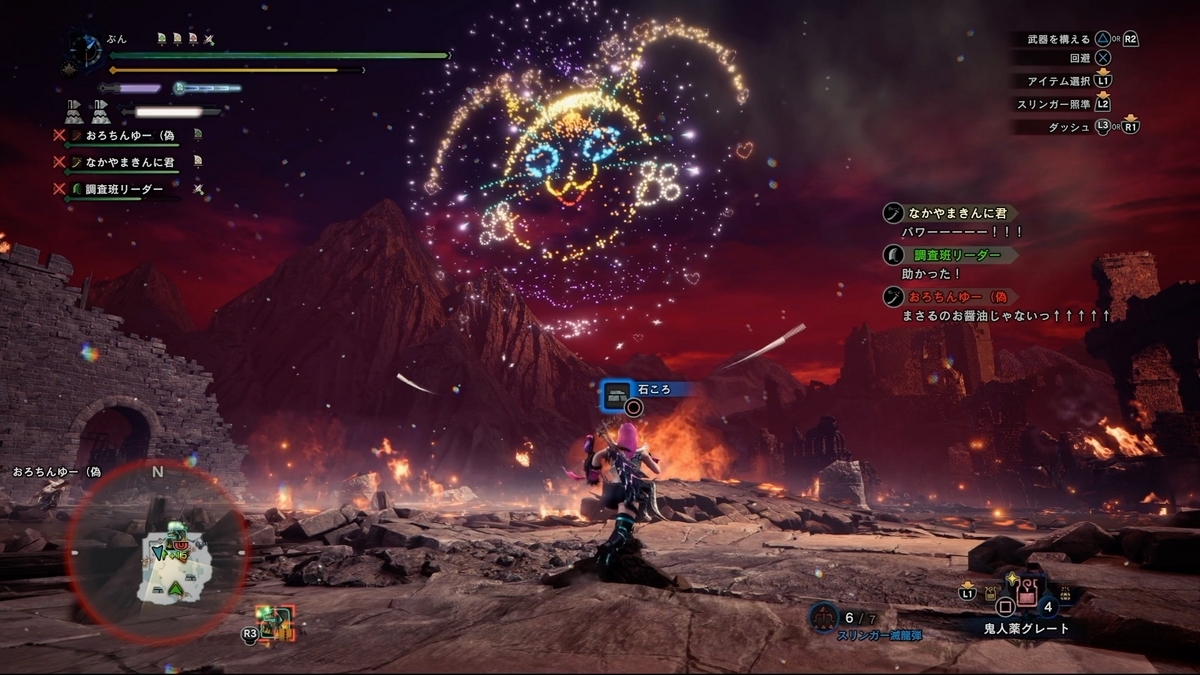Choose party member おろちんゆー in the list

click(x=130, y=135)
